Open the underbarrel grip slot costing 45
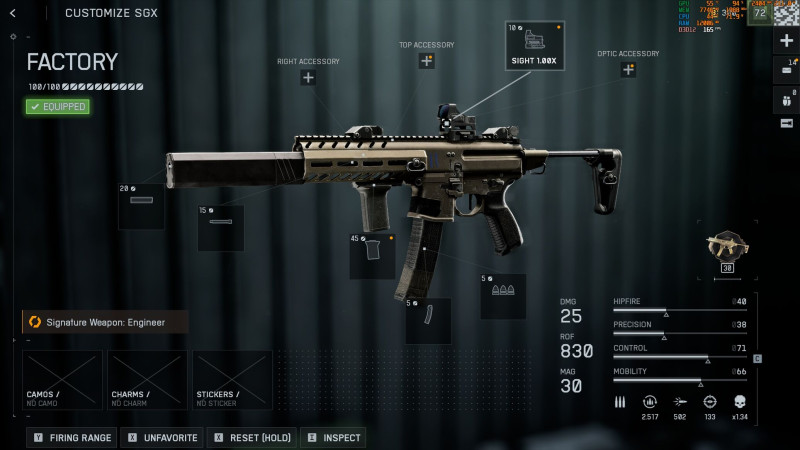 (372, 255)
